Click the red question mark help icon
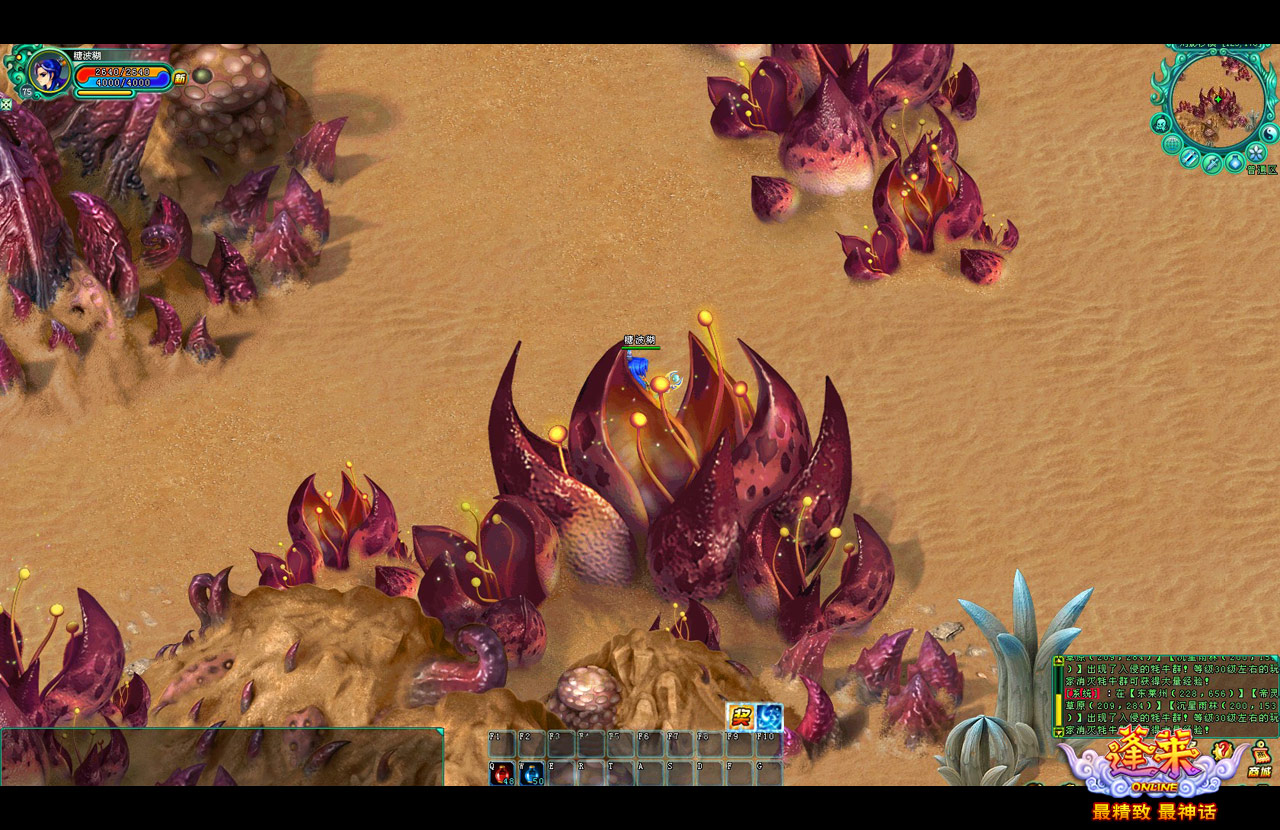The height and width of the screenshot is (830, 1280). click(1221, 750)
